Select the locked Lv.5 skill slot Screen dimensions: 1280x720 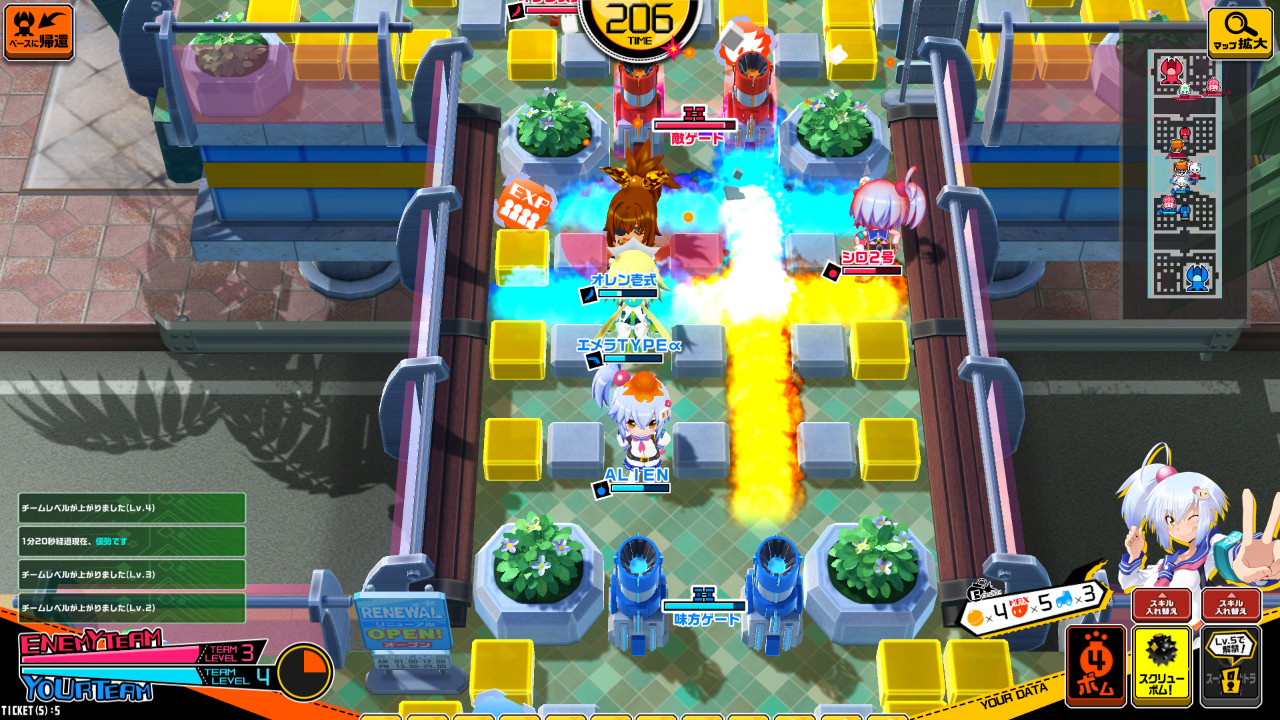coord(1230,665)
